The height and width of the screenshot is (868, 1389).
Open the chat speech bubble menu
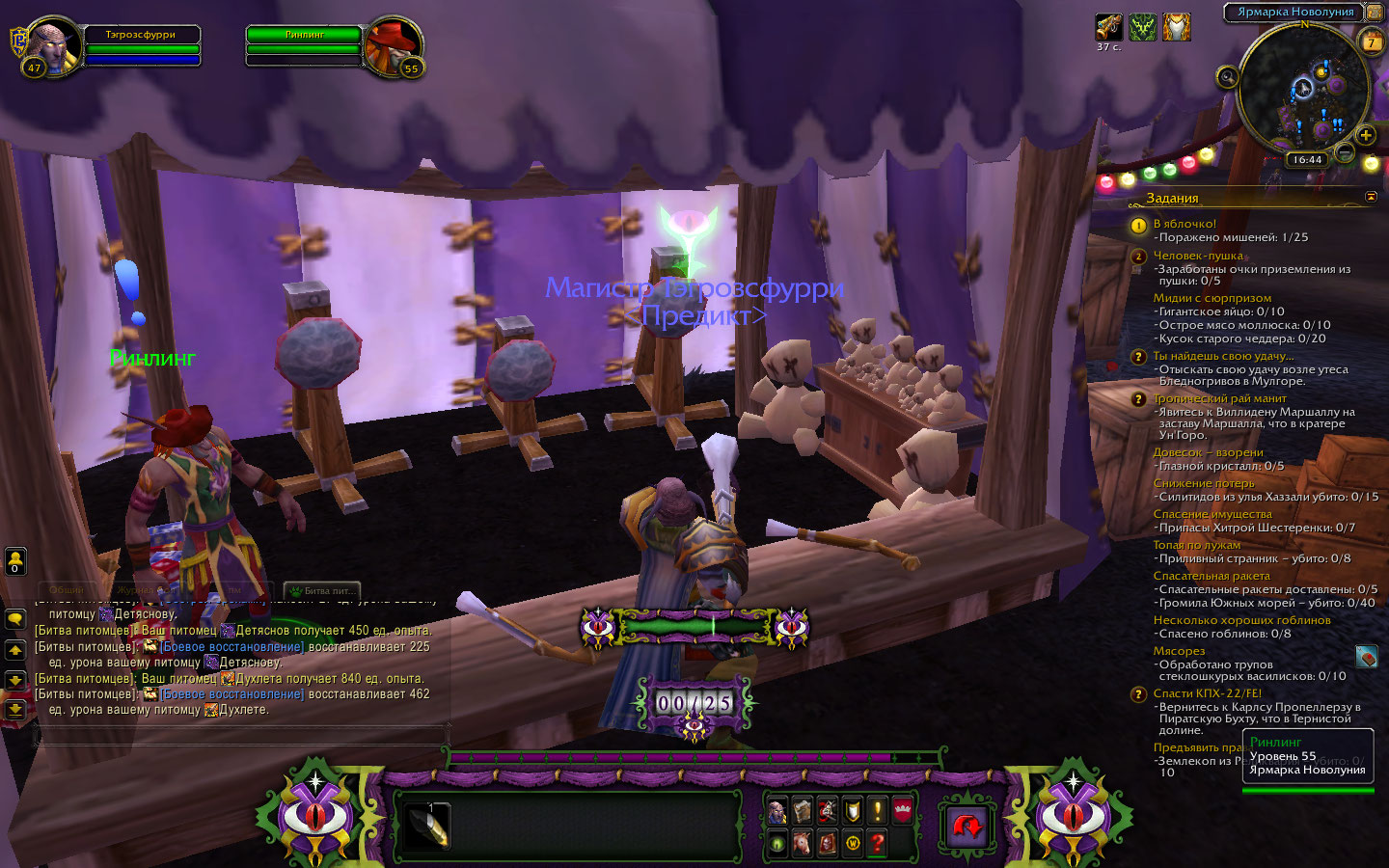pos(15,618)
